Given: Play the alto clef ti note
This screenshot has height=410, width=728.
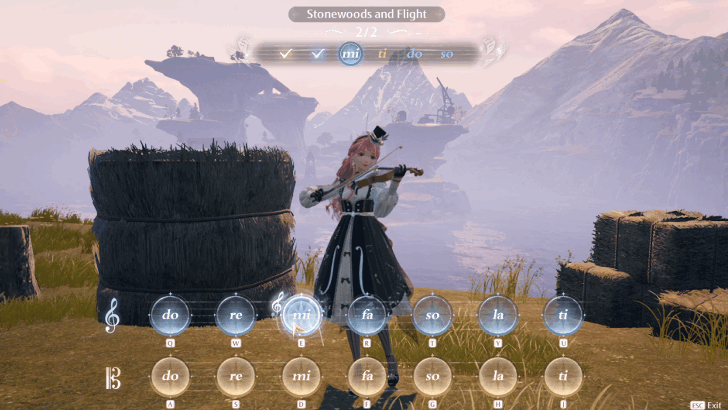Looking at the screenshot, I should pyautogui.click(x=563, y=377).
